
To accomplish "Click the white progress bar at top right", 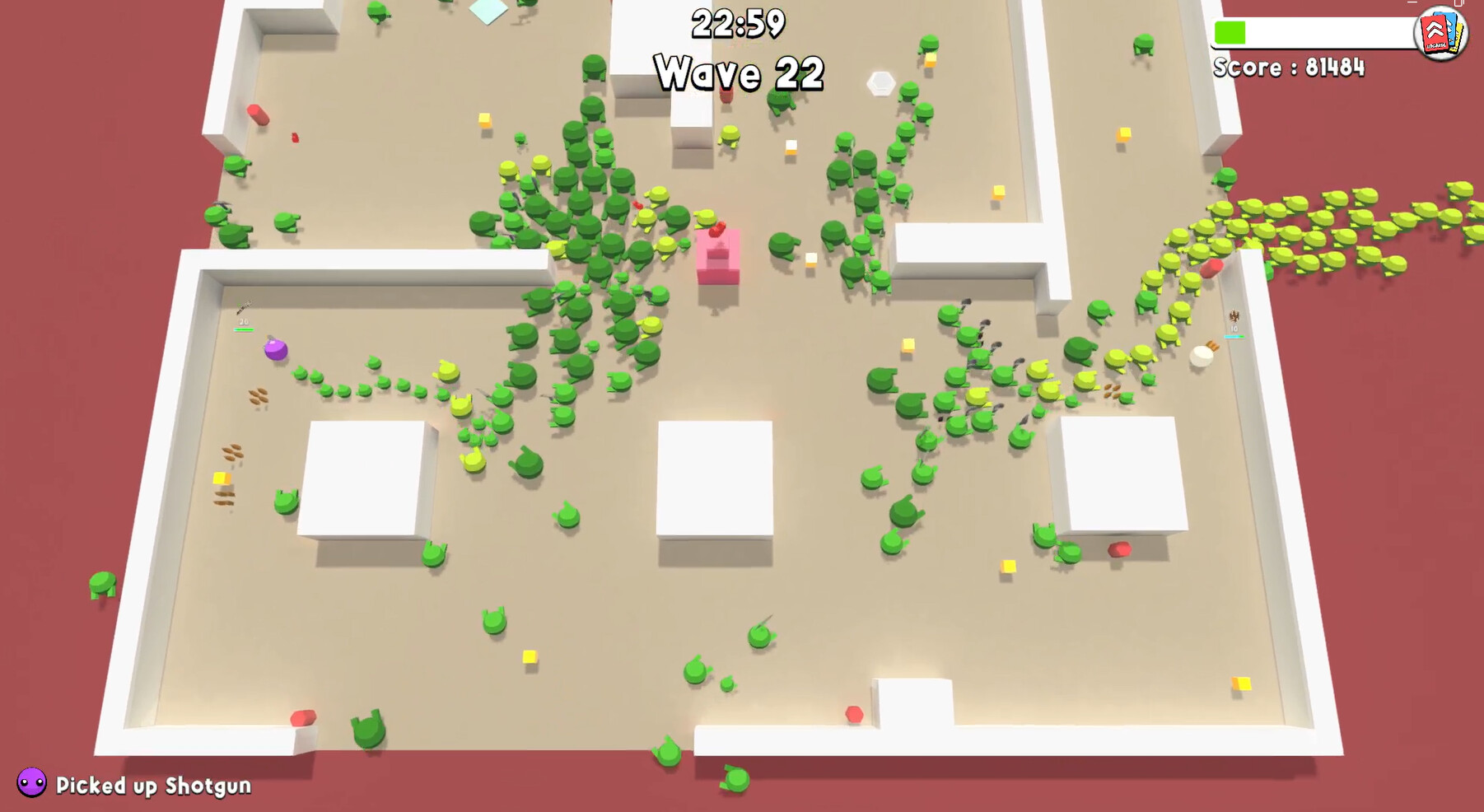I will coord(1318,33).
